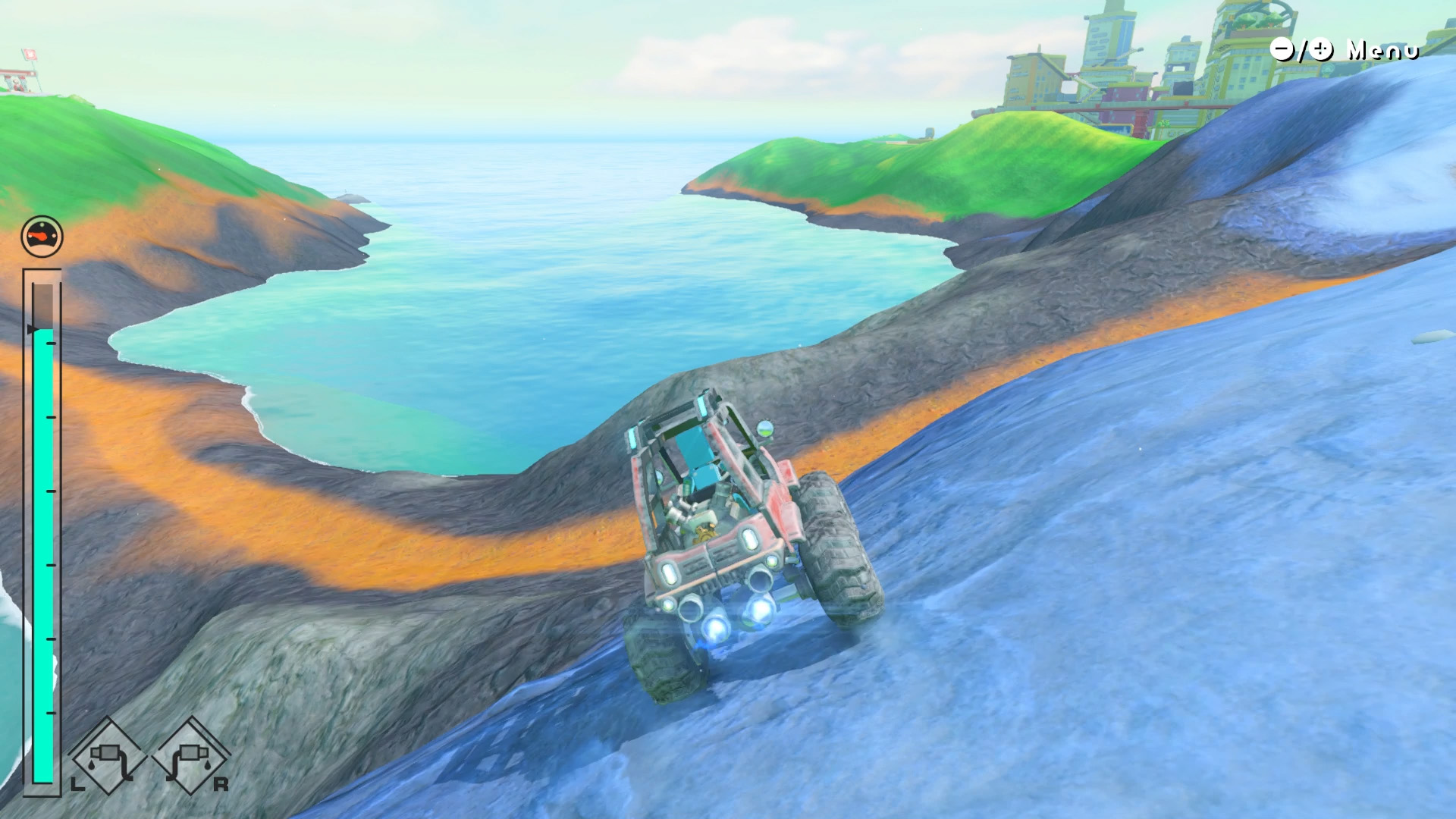Activate the left arm diamond icon
Viewport: 1456px width, 819px height.
(x=108, y=756)
